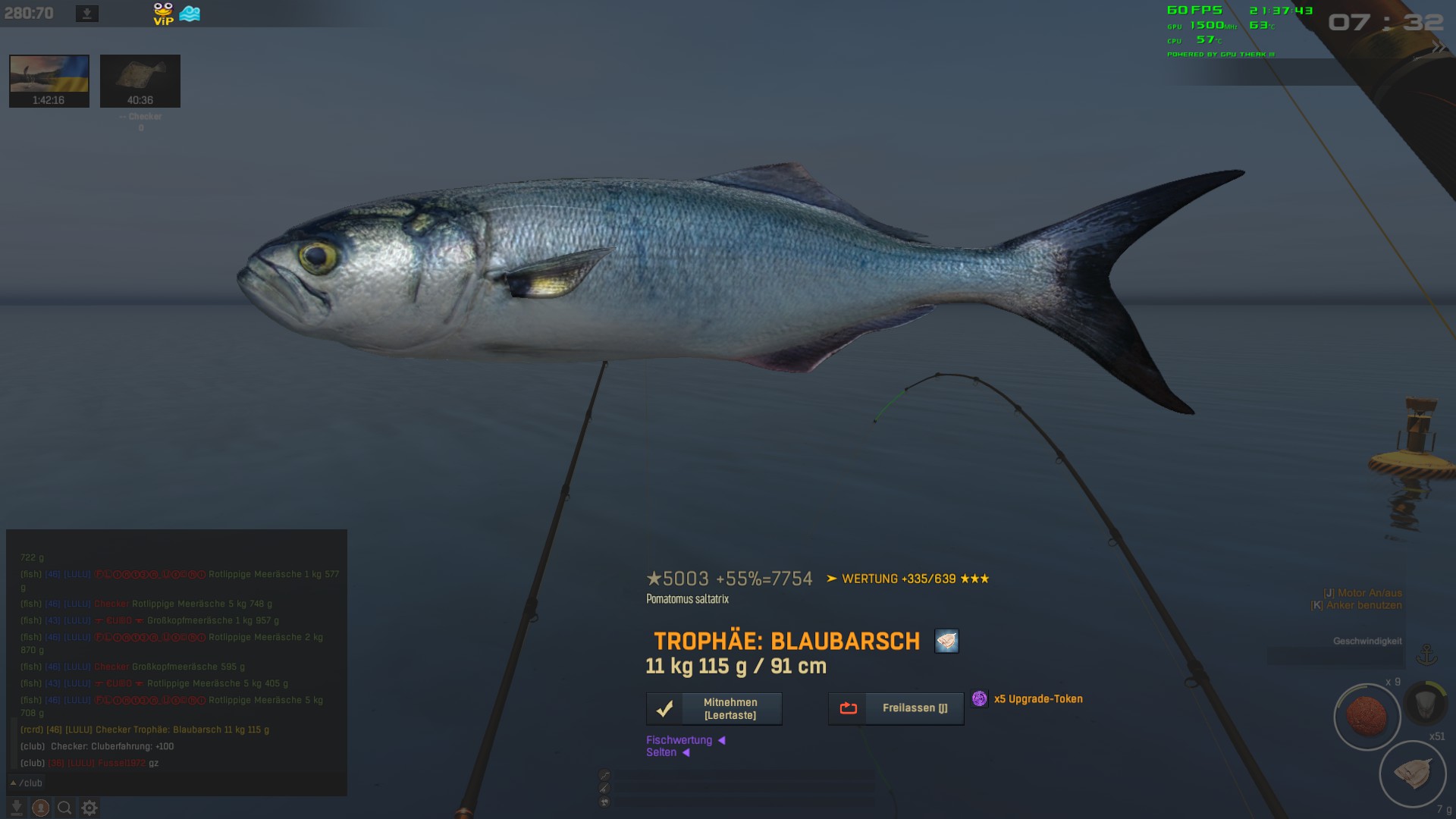
Task: Click the orange player profile icon below chat
Action: [x=41, y=808]
